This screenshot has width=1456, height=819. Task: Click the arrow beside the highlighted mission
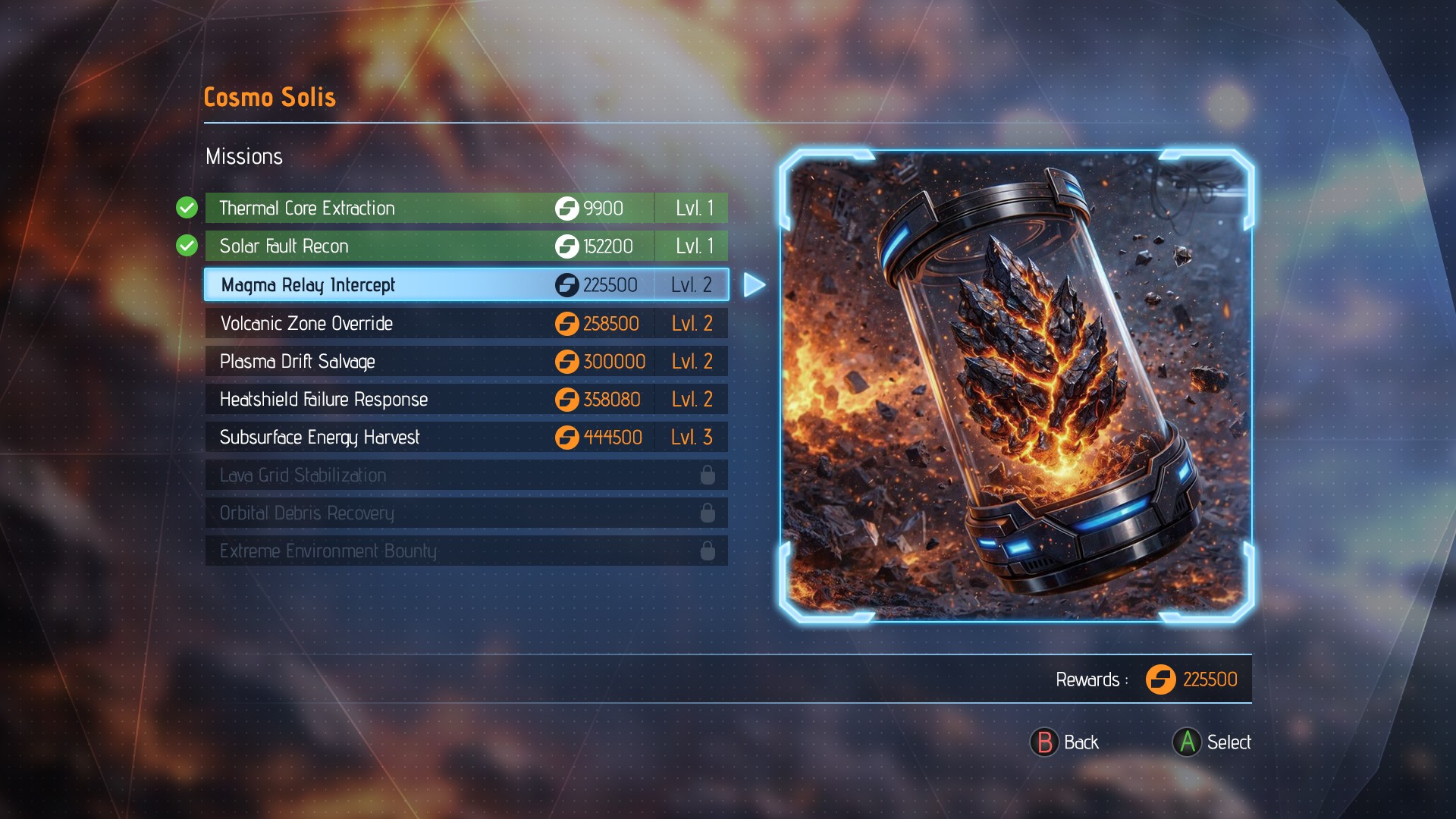(754, 285)
